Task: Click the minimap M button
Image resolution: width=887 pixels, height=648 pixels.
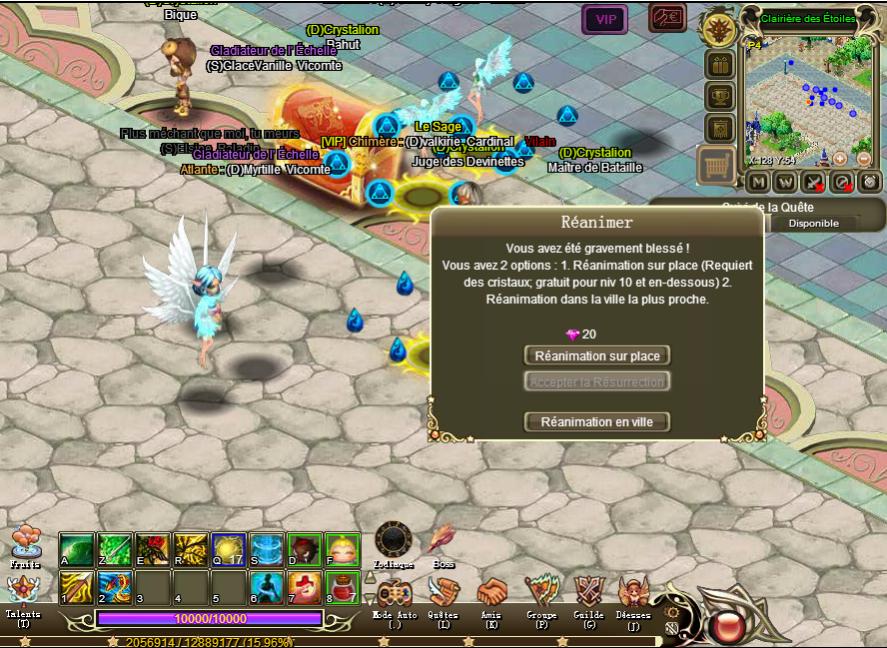Action: tap(757, 181)
